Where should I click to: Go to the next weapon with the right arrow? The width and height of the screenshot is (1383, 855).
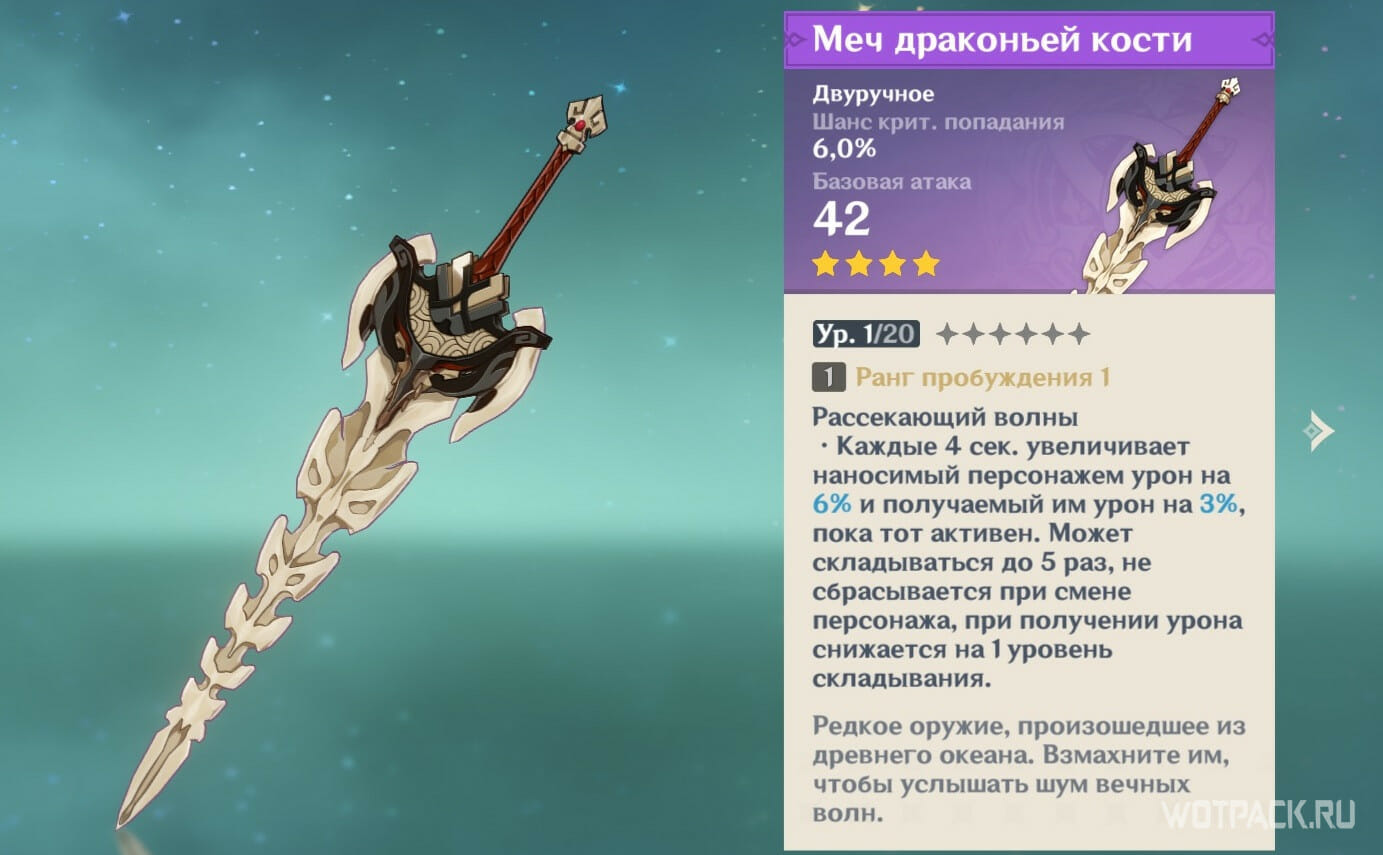pyautogui.click(x=1318, y=431)
